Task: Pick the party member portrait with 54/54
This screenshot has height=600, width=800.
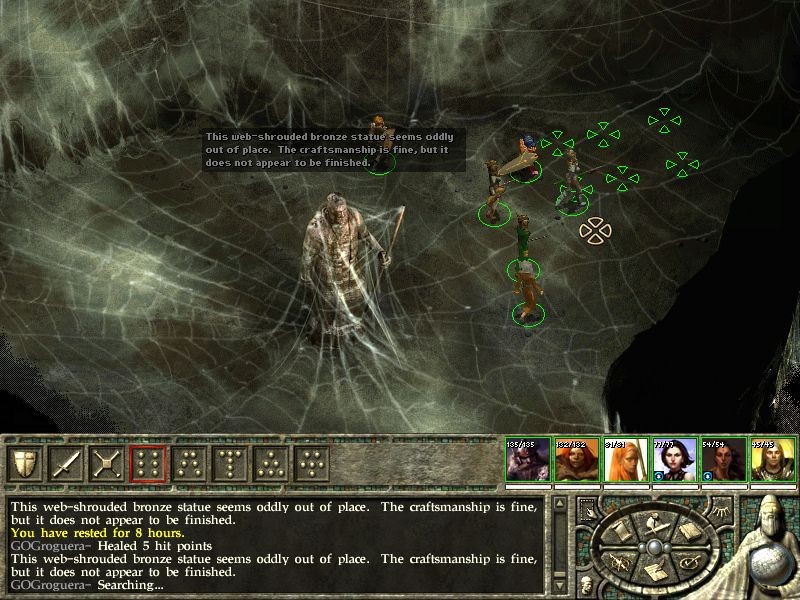Action: pyautogui.click(x=723, y=461)
